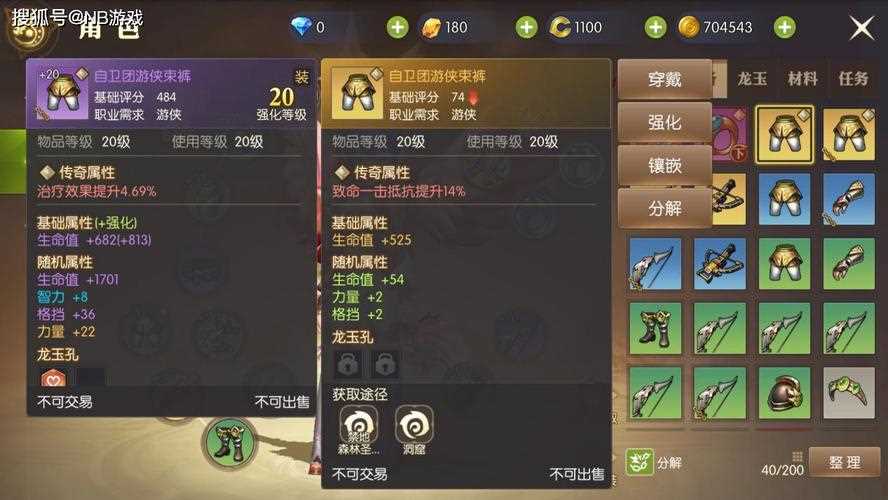The image size is (888, 500).
Task: Sort the bag with the 整理 button
Action: coord(845,463)
